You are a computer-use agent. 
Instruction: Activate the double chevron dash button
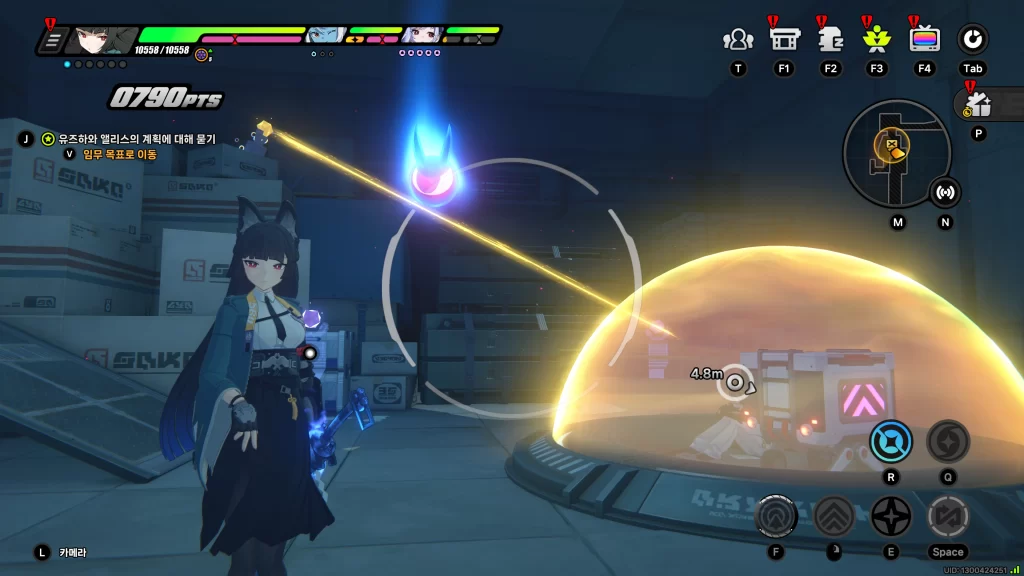[833, 517]
